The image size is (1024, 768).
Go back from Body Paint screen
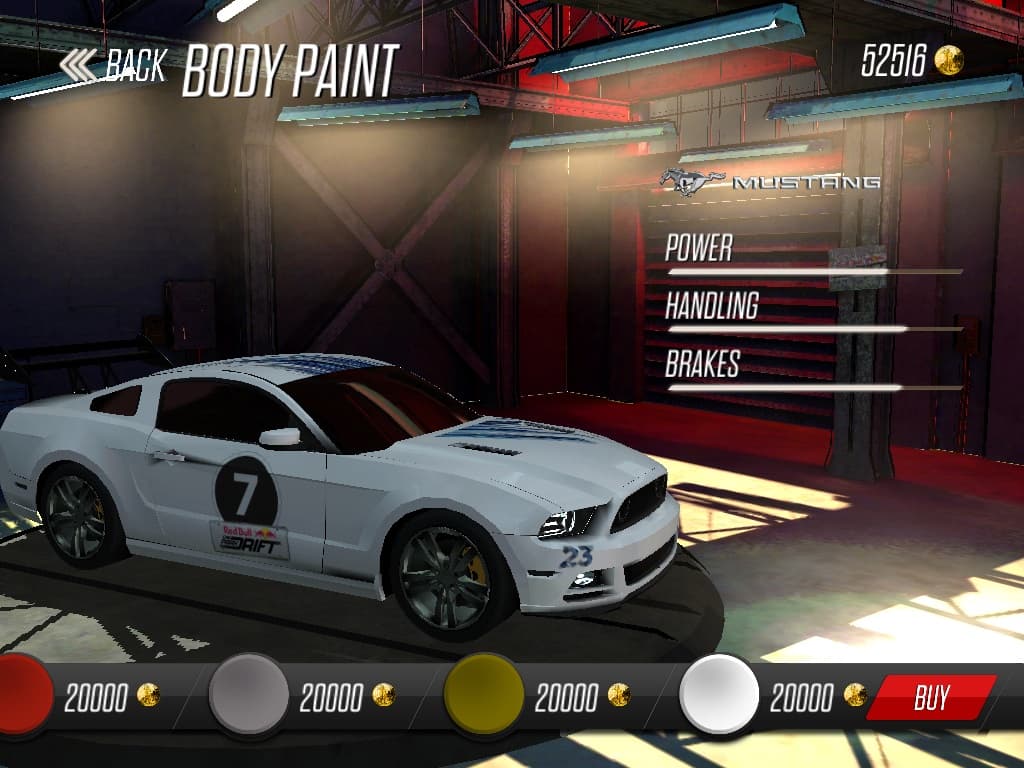(112, 66)
